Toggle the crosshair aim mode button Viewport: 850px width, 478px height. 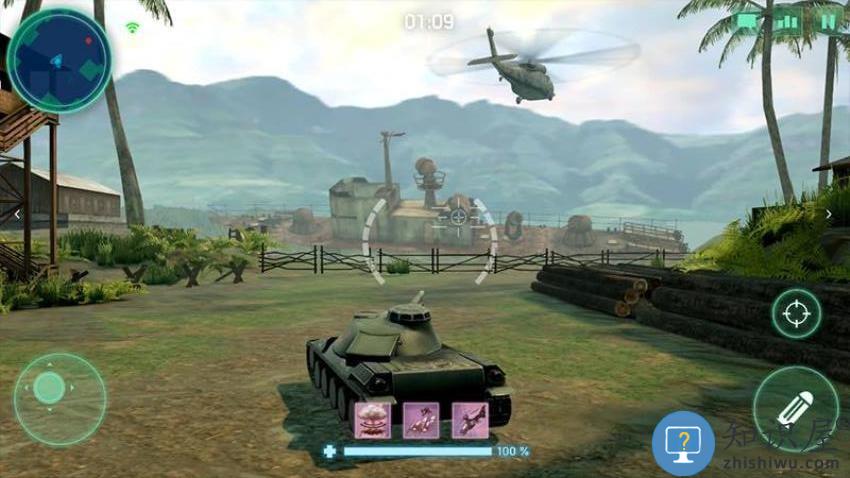tap(796, 313)
